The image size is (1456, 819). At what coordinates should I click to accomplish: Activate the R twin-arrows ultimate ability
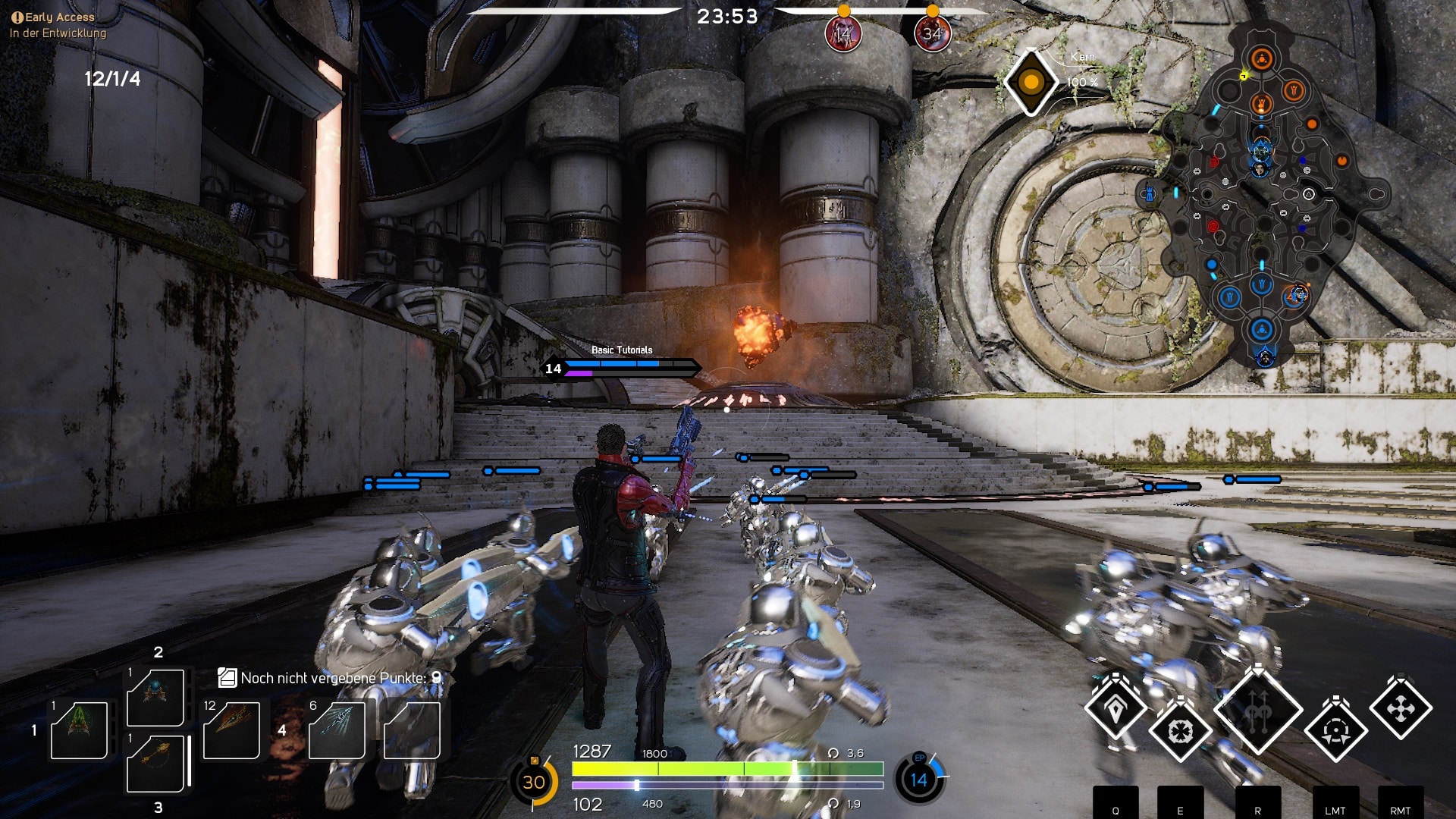tap(1258, 711)
